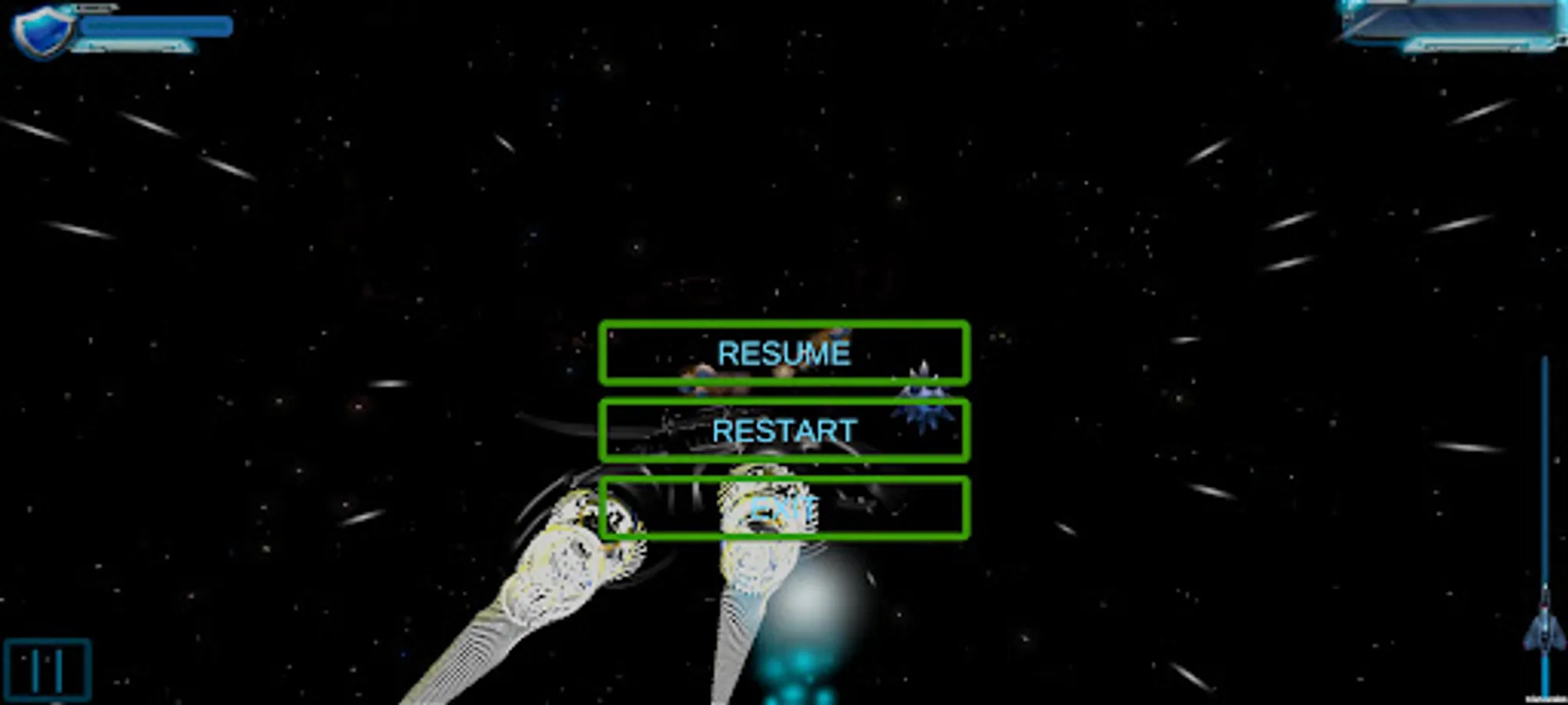Toggle the pause state using the pause button
This screenshot has height=705, width=1568.
pos(49,667)
